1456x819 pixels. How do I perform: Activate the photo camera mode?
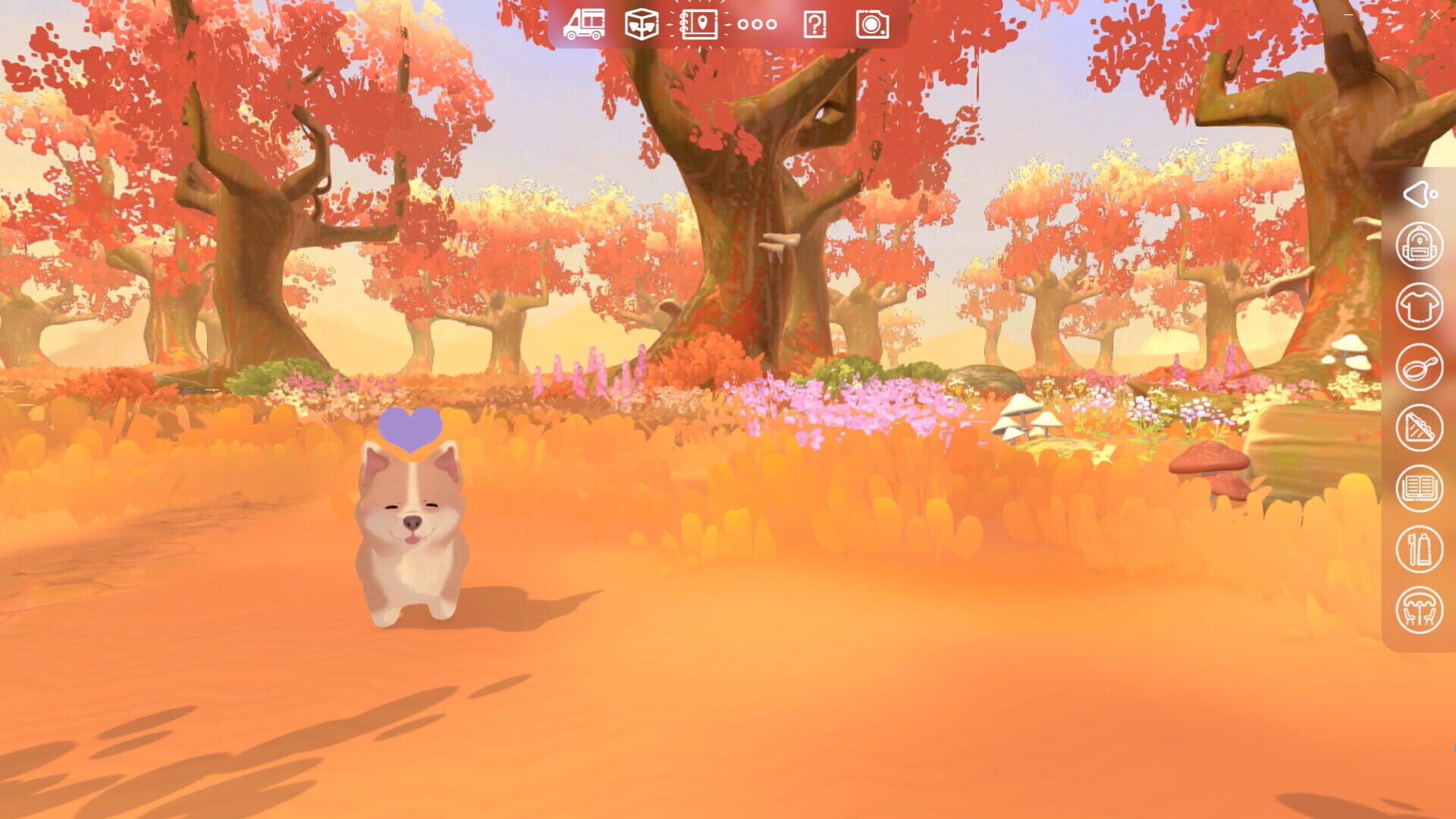tap(874, 24)
